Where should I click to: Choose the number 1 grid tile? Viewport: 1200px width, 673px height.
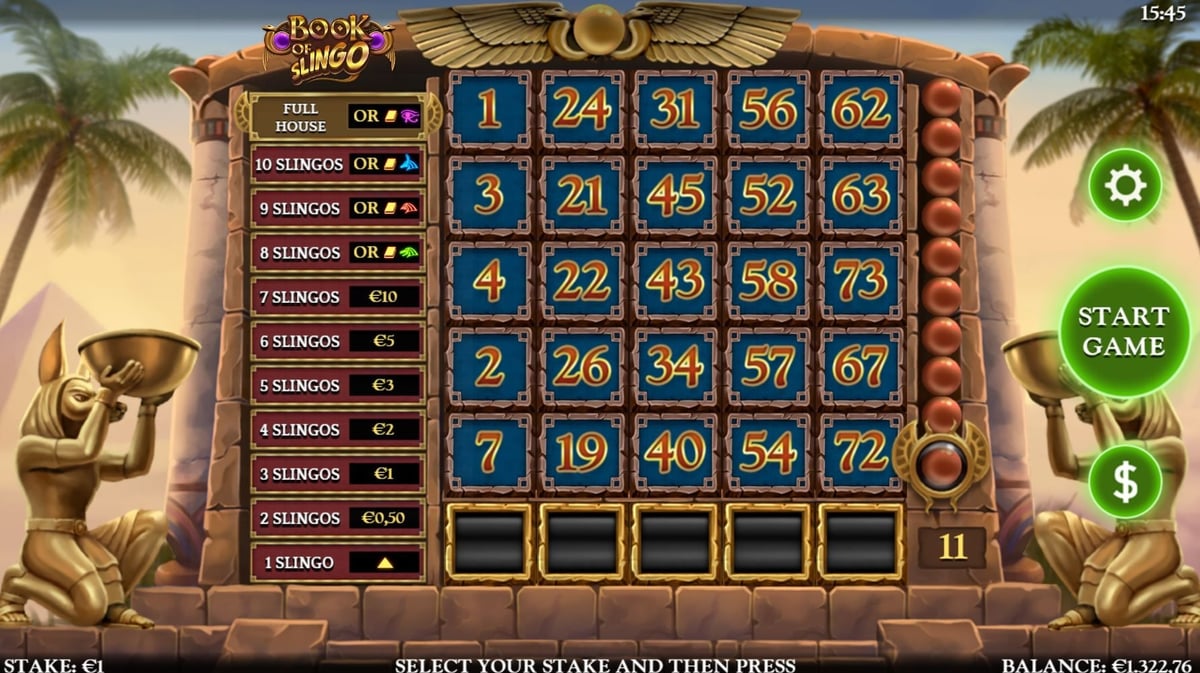point(489,109)
